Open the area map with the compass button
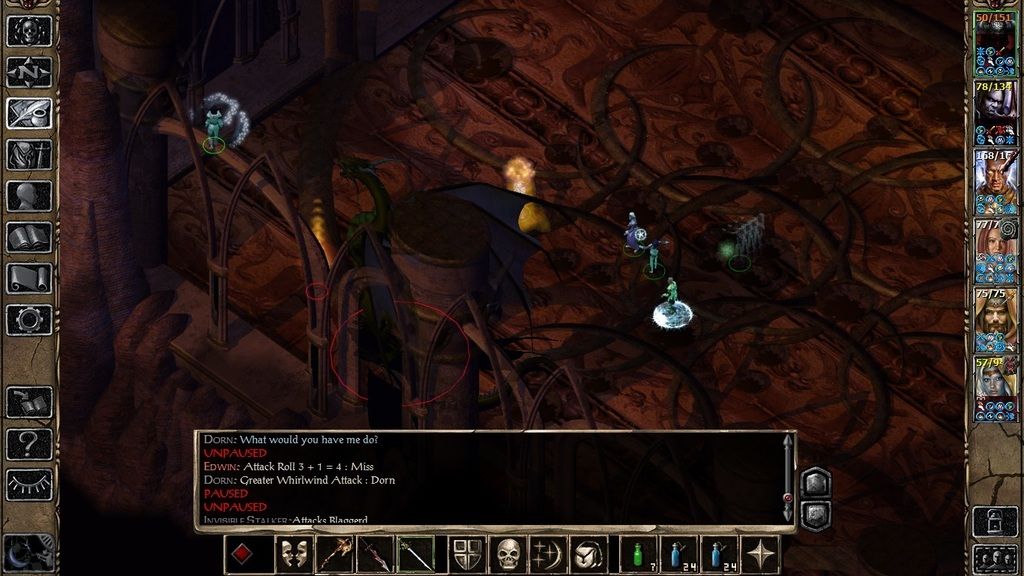 pyautogui.click(x=29, y=72)
